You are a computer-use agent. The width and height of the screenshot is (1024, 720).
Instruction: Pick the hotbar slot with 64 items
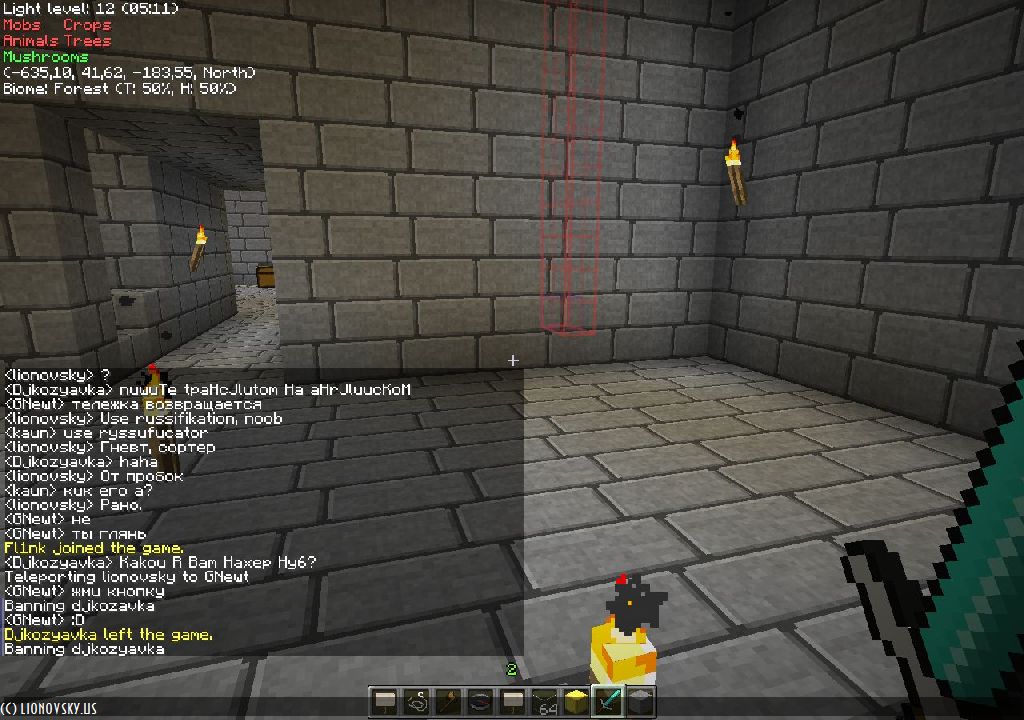tap(544, 701)
